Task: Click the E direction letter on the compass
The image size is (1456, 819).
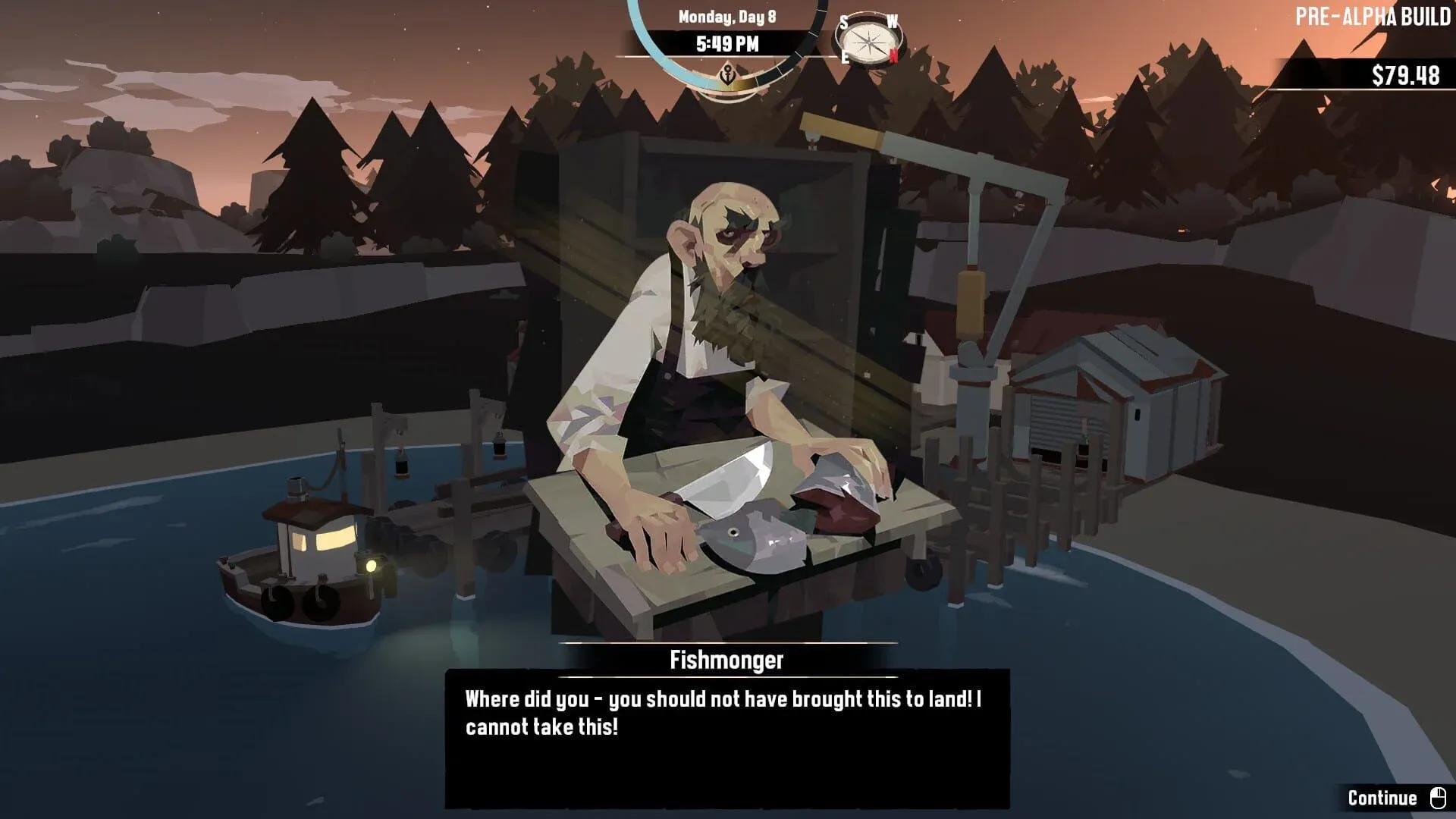Action: click(x=845, y=58)
